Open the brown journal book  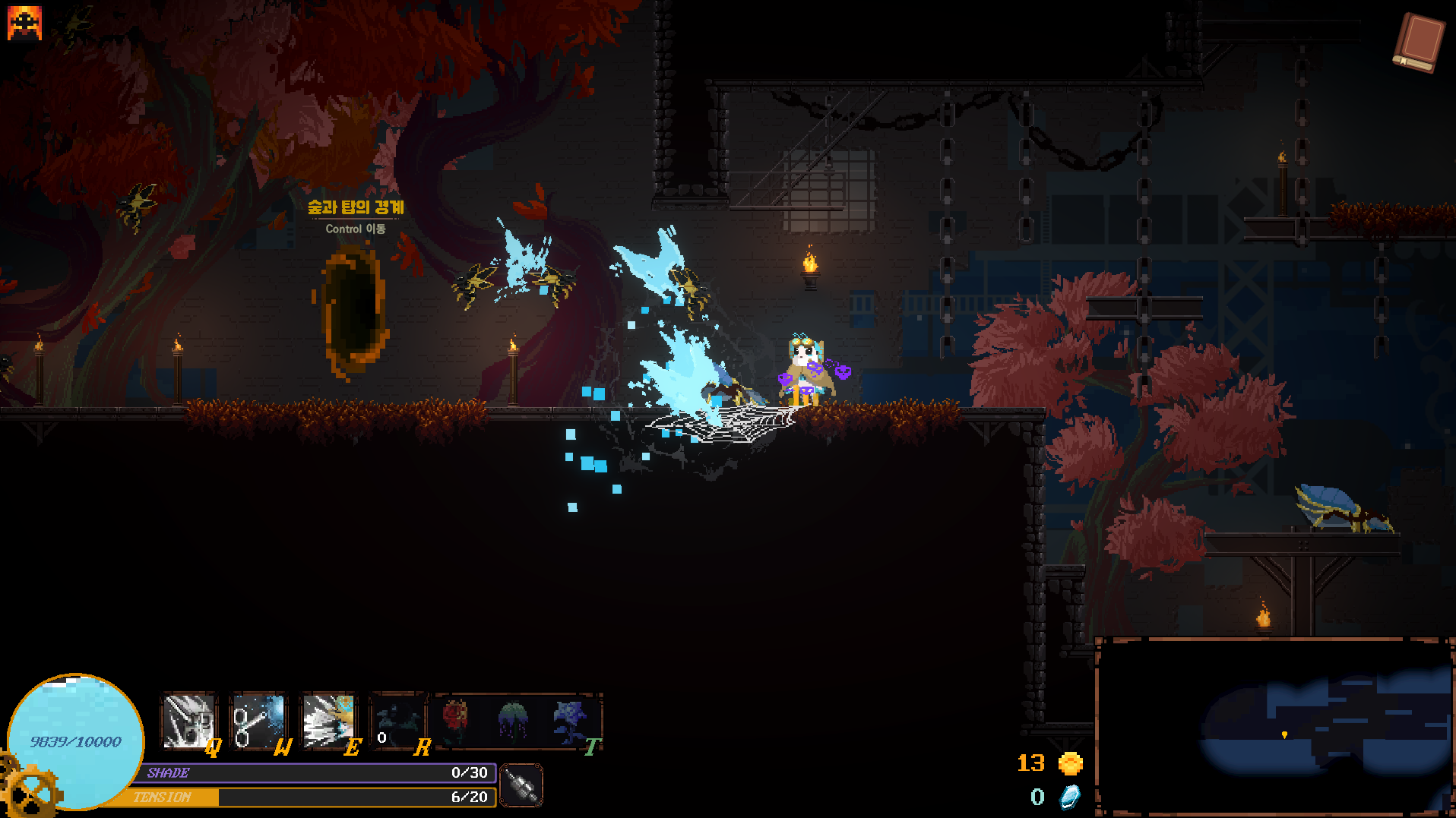[1418, 42]
